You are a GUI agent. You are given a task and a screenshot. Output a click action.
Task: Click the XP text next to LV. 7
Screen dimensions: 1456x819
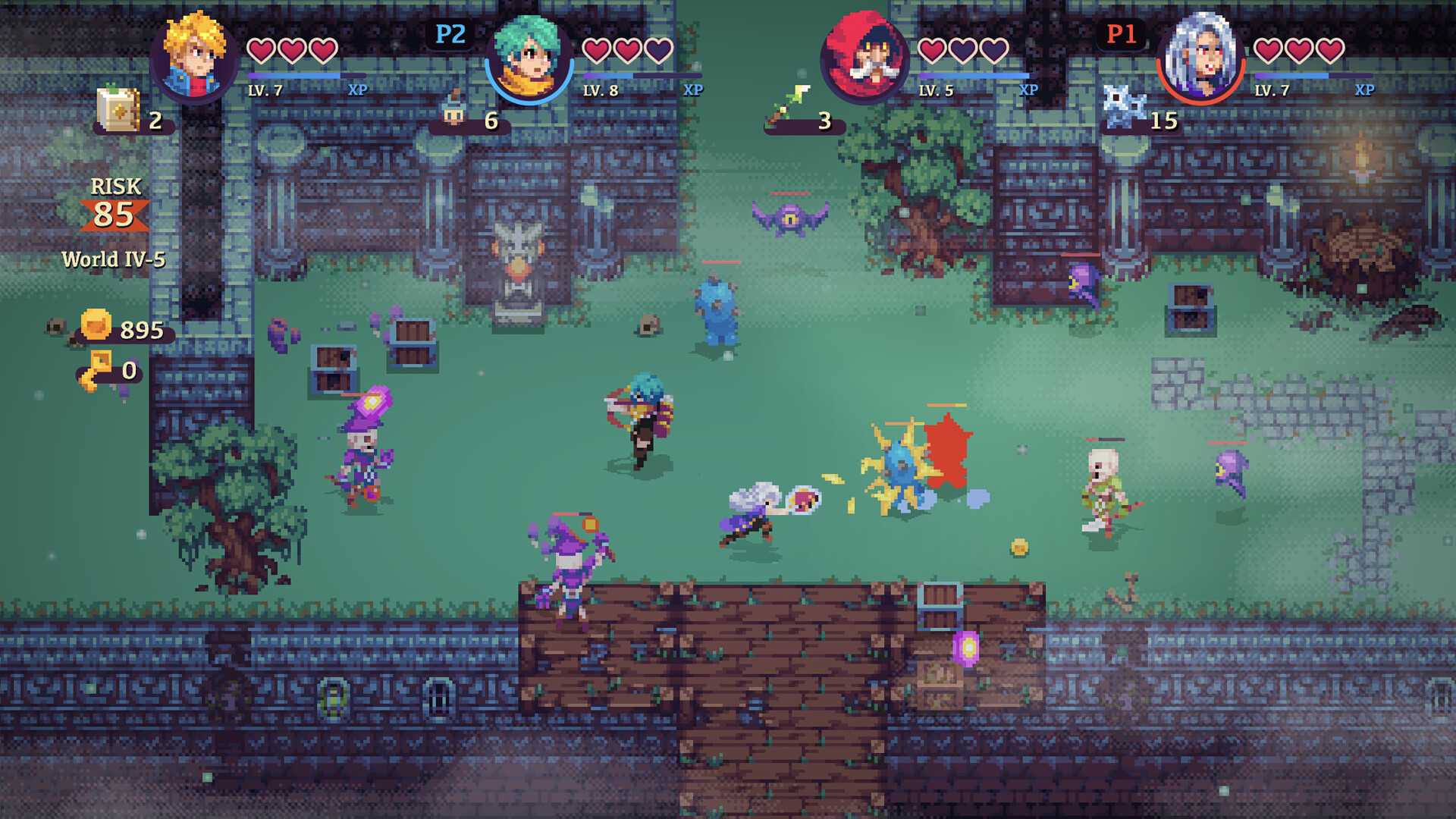(359, 89)
